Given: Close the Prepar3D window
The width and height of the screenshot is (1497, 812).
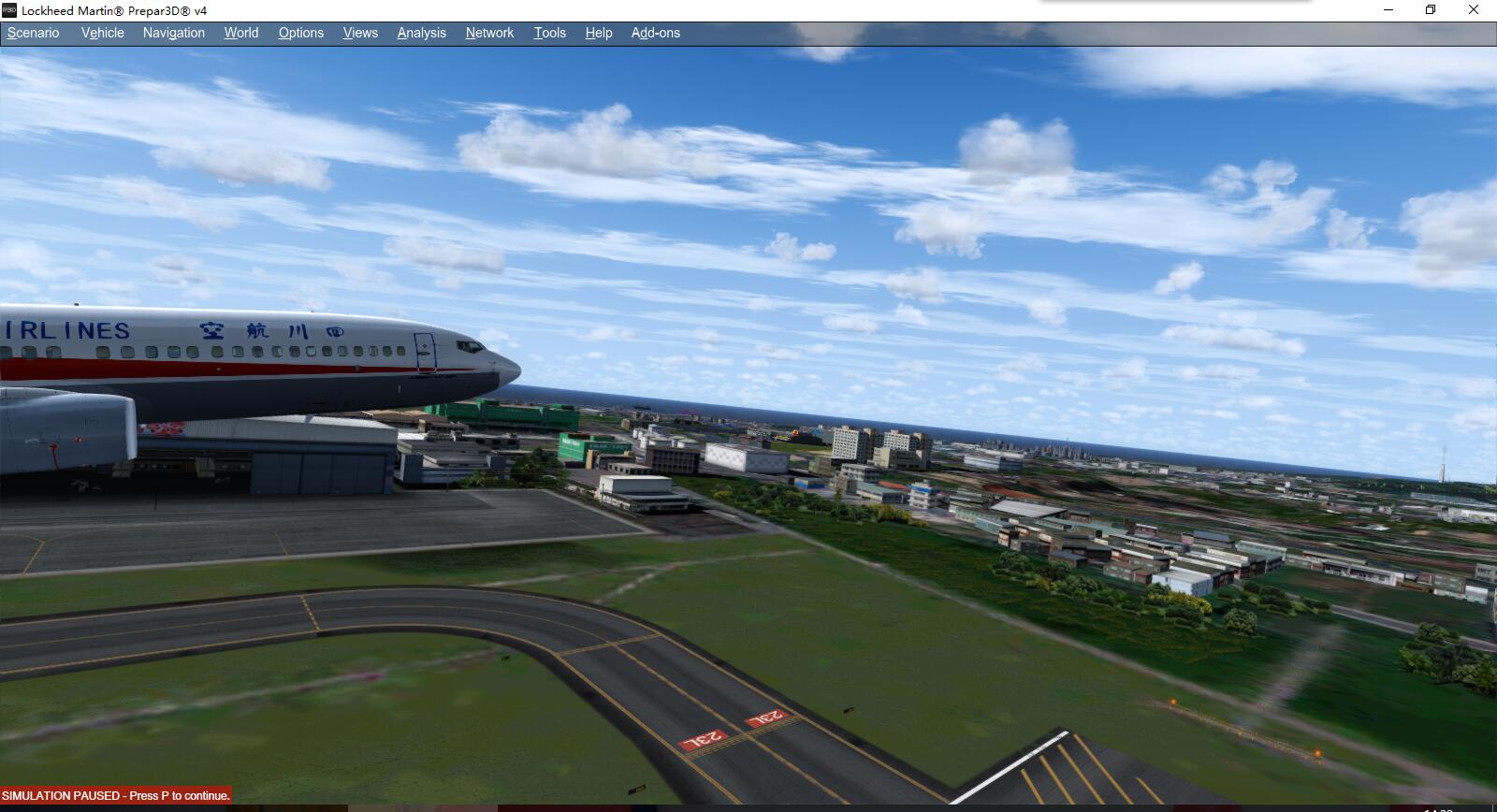Looking at the screenshot, I should tap(1475, 10).
